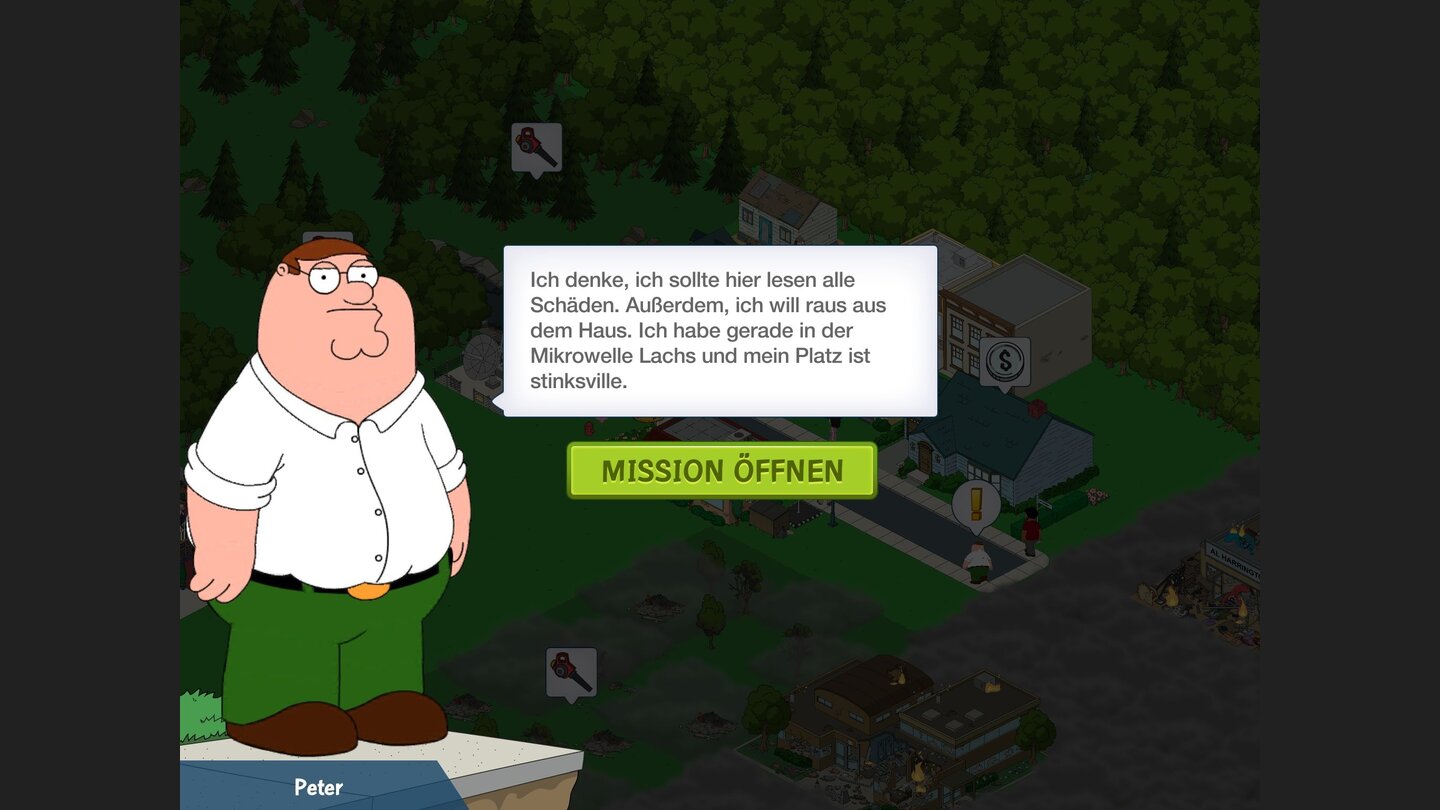Select the character in the red shirt on the road

(x=1030, y=528)
